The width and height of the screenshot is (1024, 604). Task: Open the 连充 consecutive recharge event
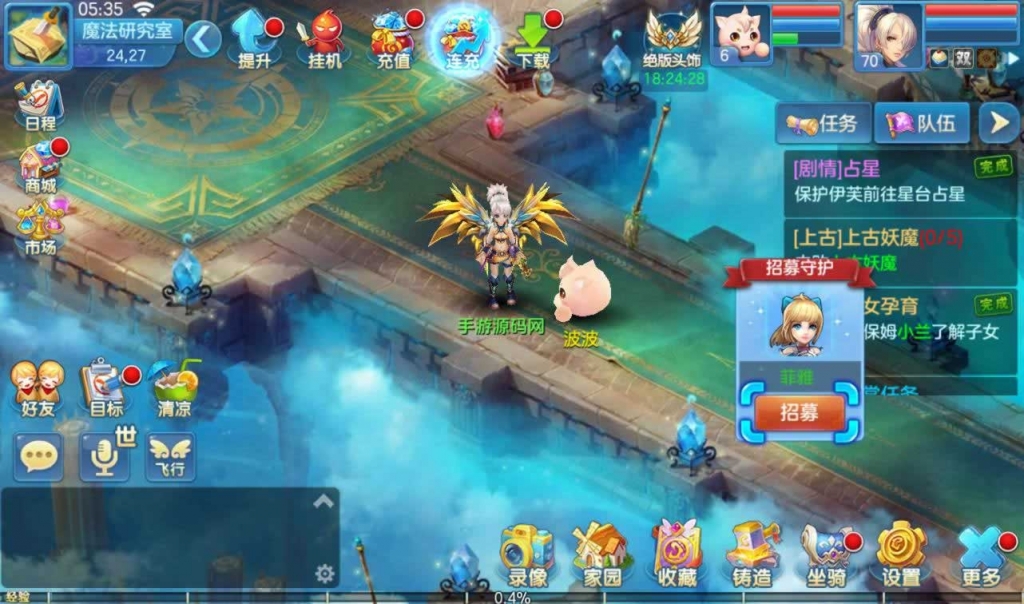(463, 38)
